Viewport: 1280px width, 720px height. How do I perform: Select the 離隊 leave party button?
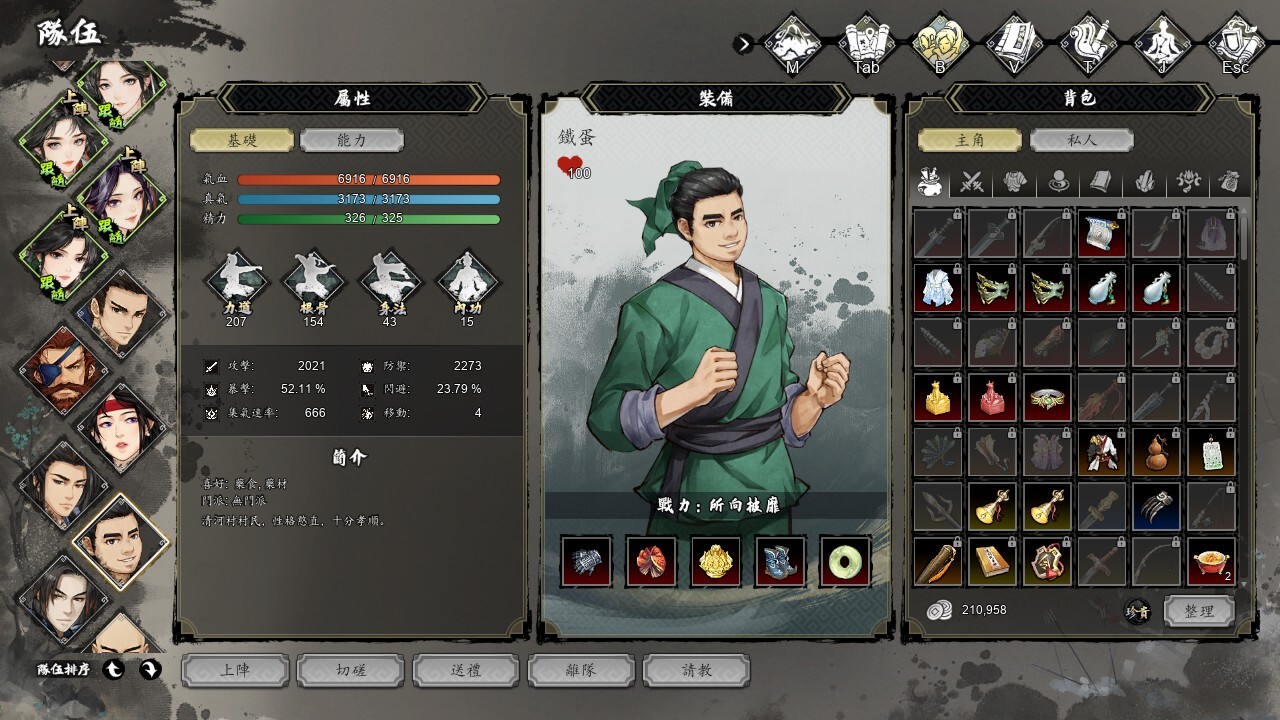[581, 670]
